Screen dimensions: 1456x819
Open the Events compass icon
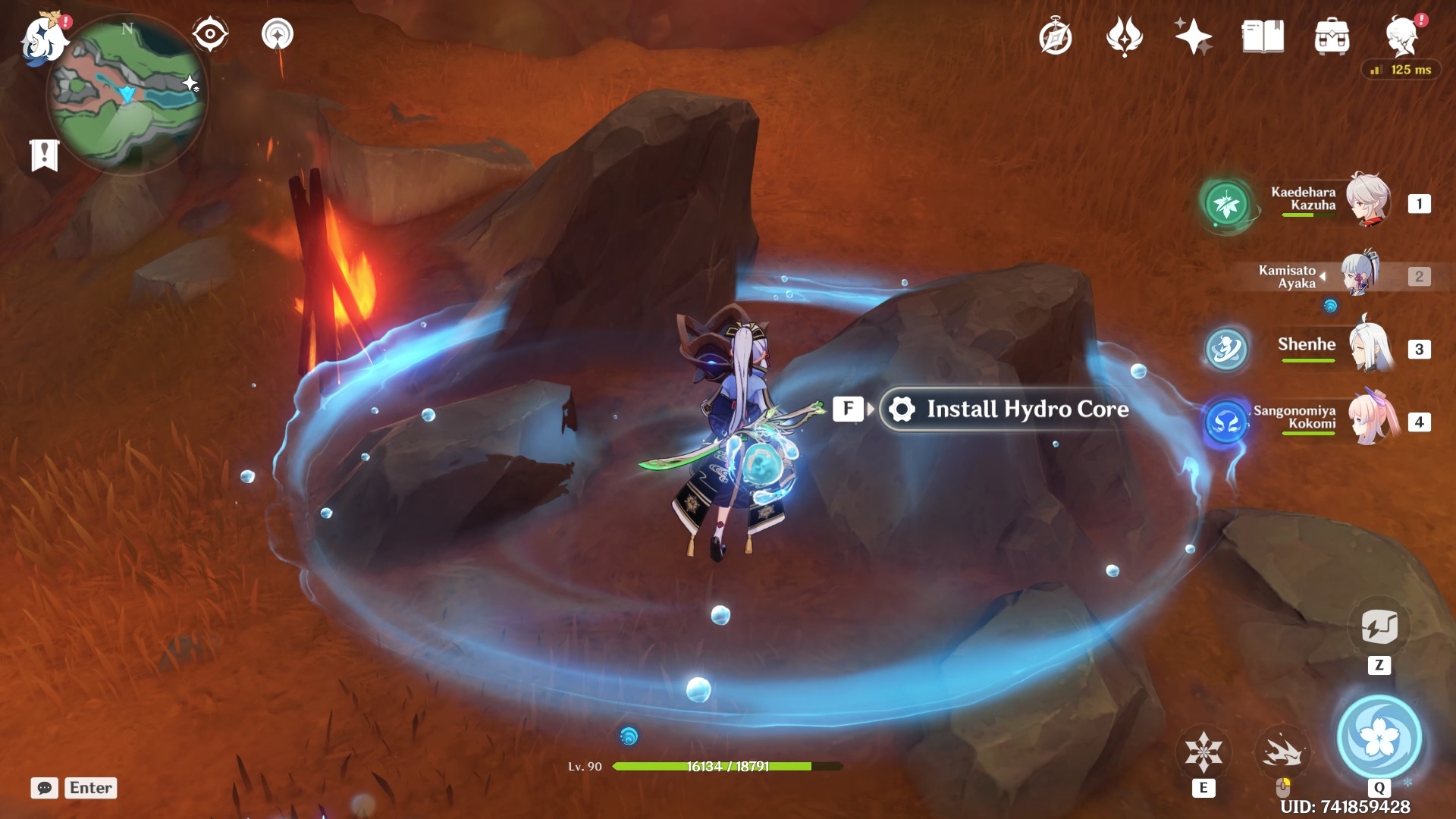tap(1056, 36)
